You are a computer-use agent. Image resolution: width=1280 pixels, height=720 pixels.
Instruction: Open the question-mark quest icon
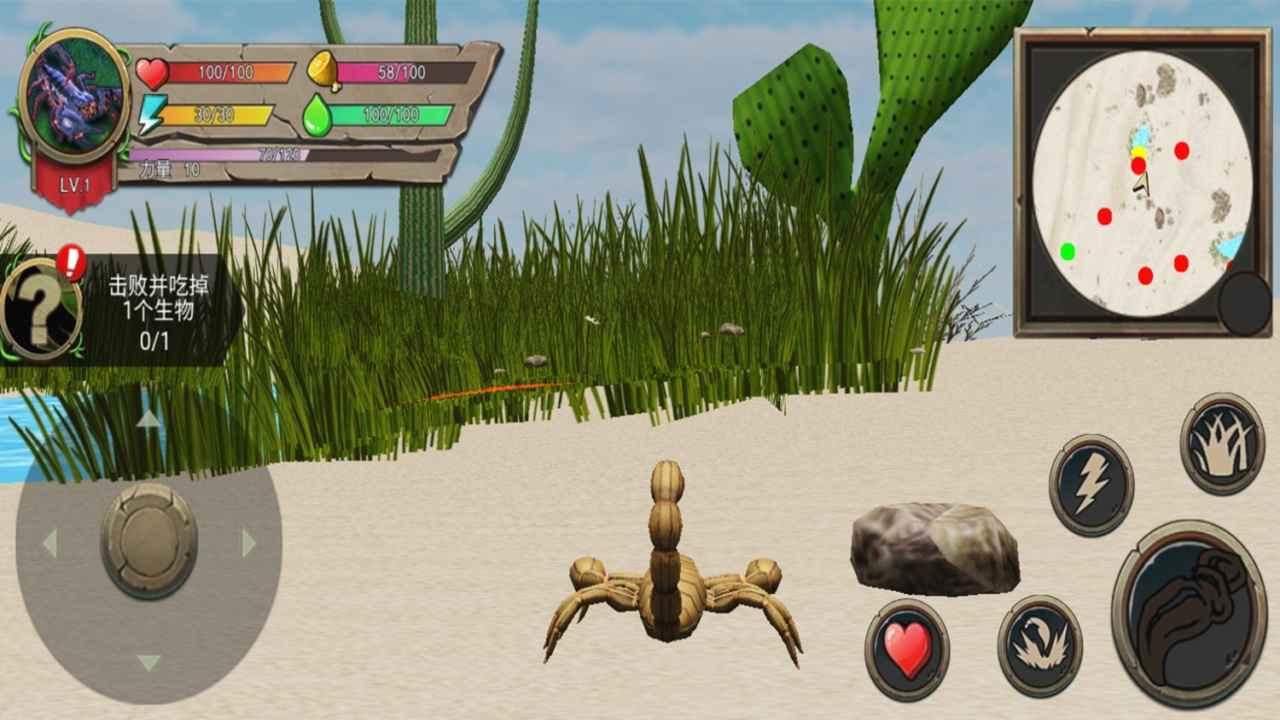(40, 306)
